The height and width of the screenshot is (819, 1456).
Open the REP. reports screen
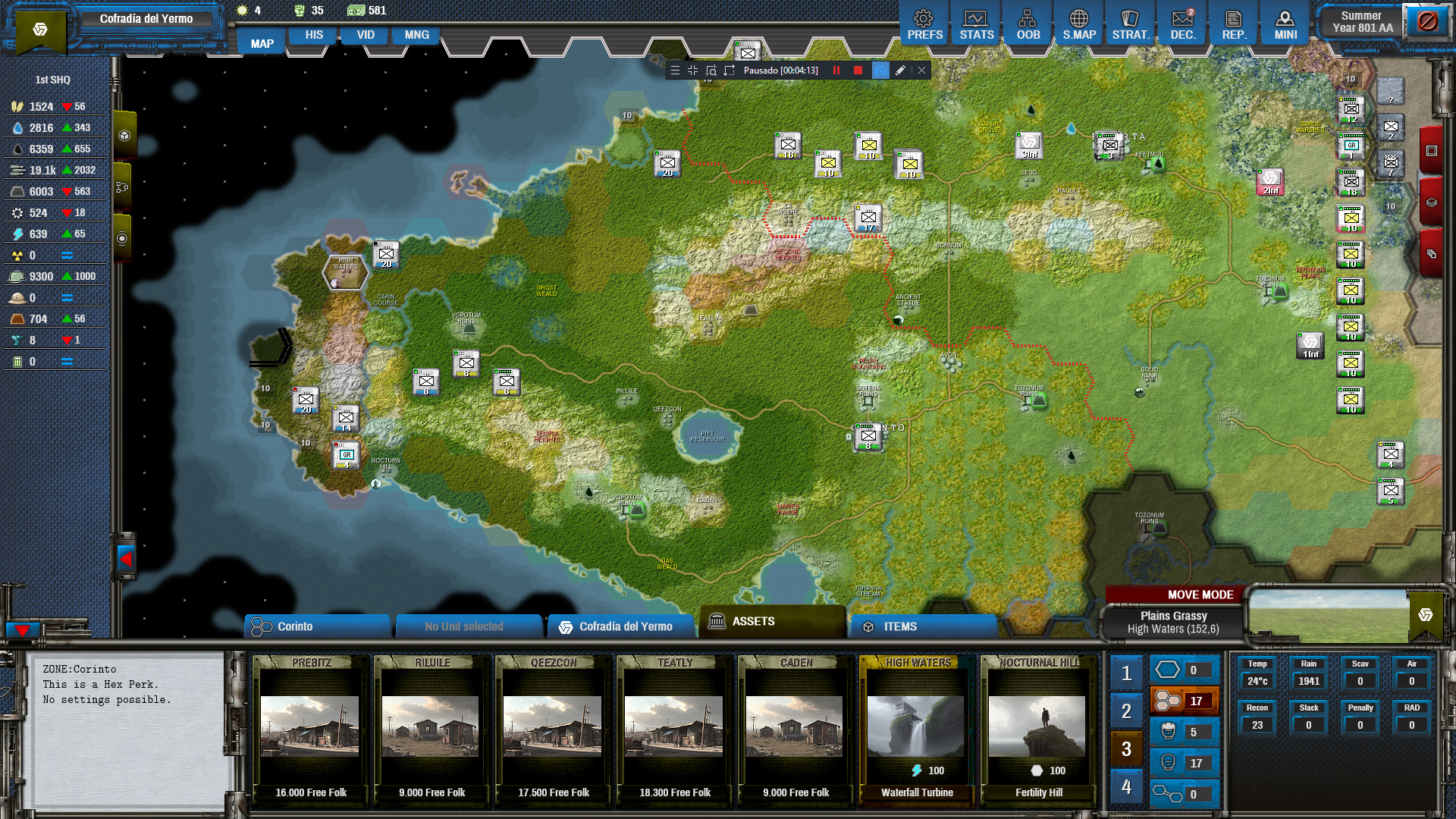1234,25
